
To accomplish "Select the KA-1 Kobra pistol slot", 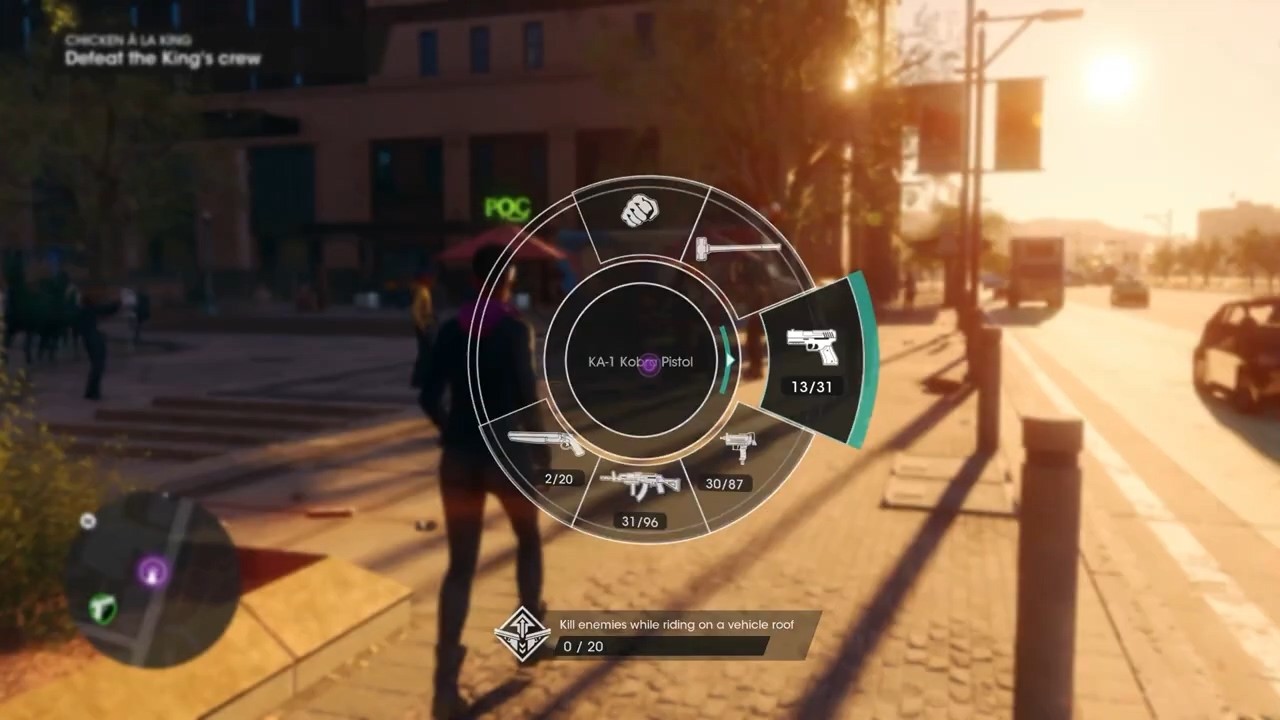I will coord(811,358).
